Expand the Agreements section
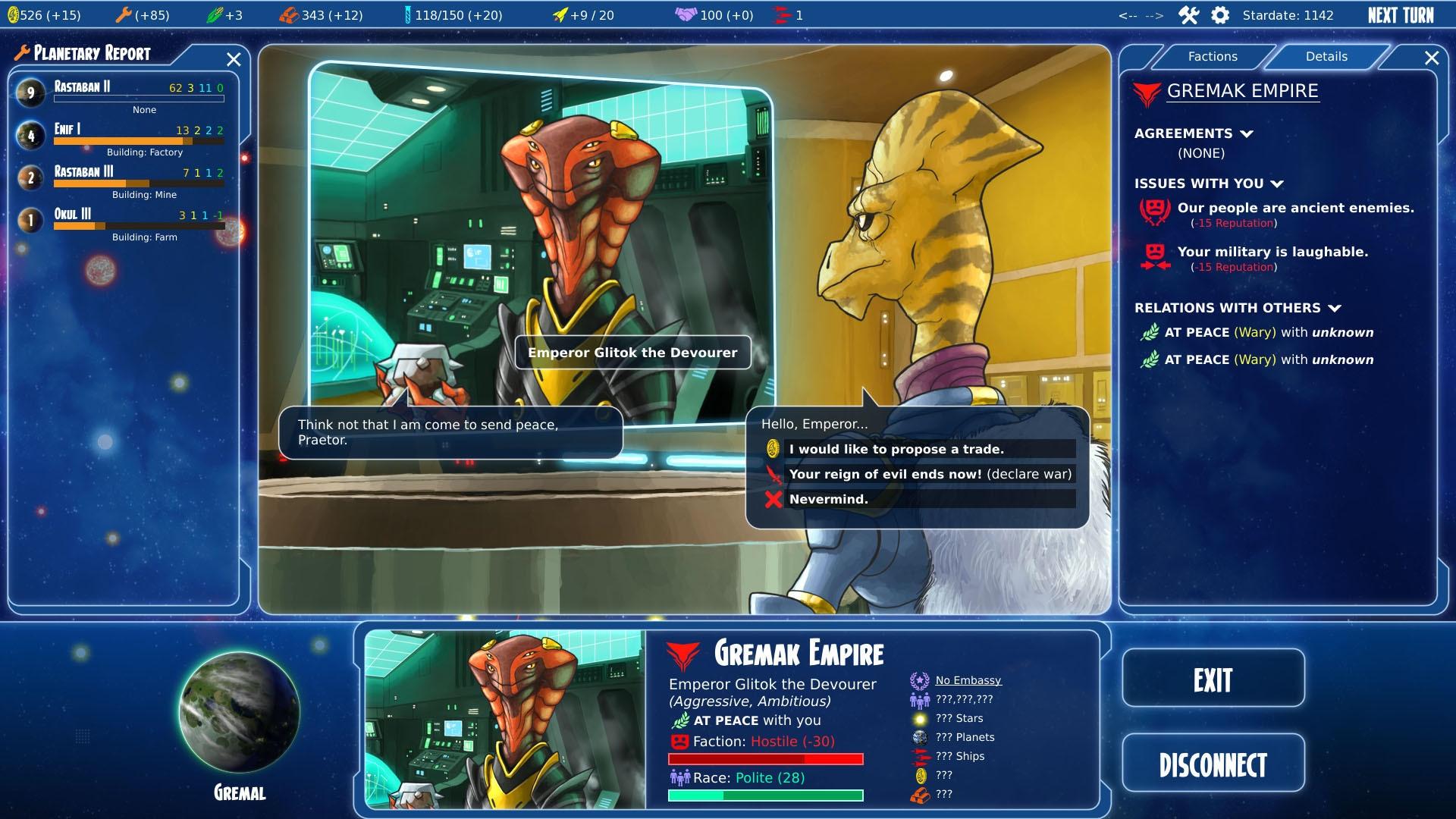This screenshot has height=819, width=1456. (x=1247, y=133)
